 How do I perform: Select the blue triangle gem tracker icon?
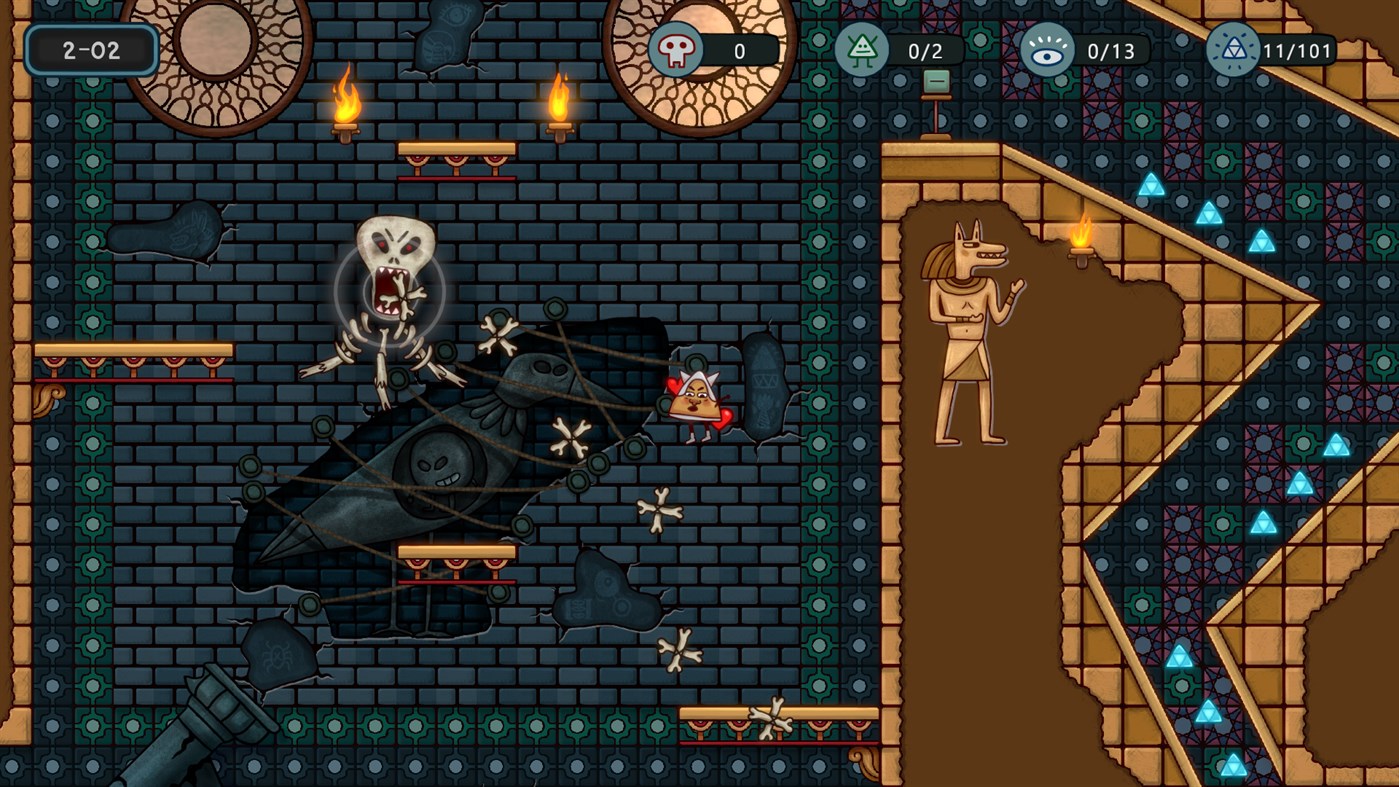(x=1232, y=50)
